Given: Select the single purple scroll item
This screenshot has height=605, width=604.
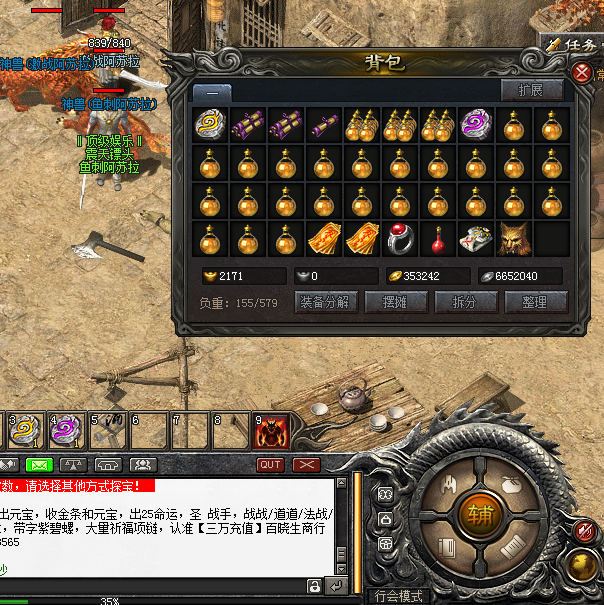Looking at the screenshot, I should coord(325,125).
